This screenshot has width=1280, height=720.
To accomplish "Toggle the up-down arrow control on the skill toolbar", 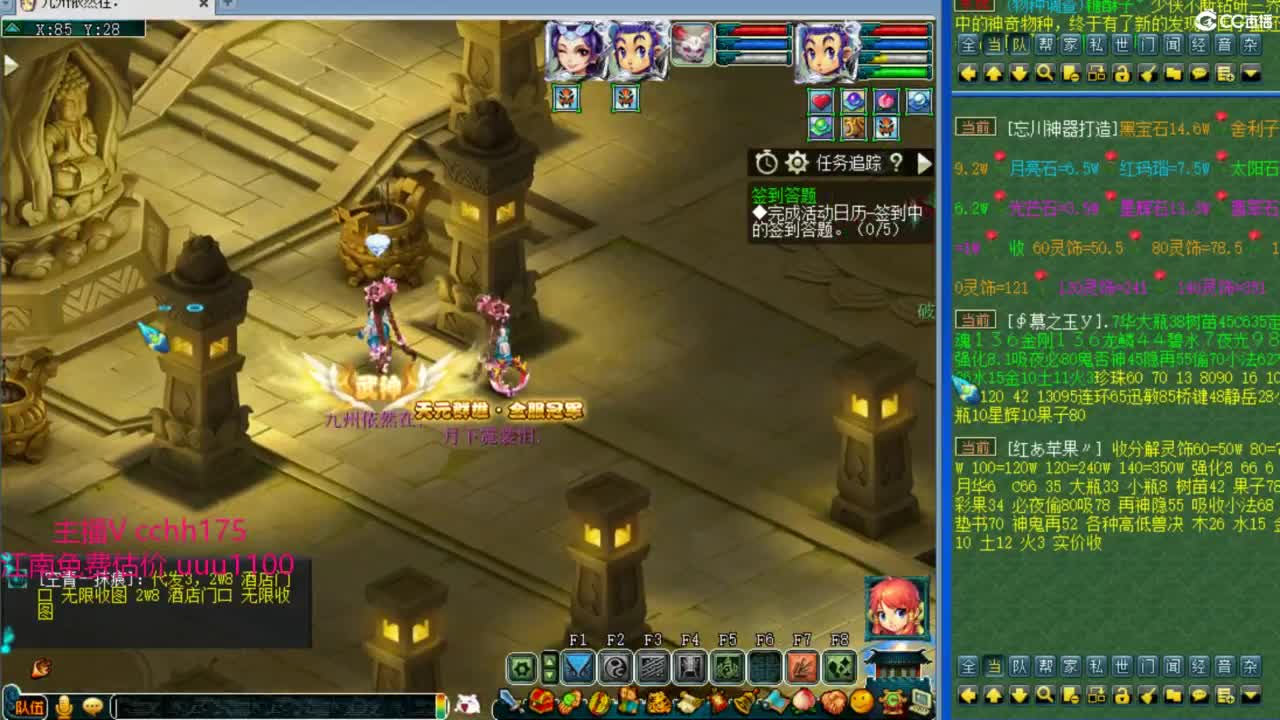I will [x=548, y=669].
